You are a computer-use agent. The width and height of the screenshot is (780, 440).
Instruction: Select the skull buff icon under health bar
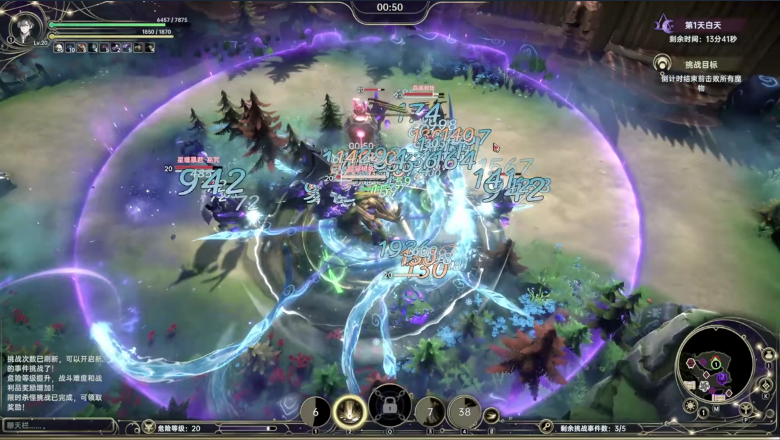point(59,47)
